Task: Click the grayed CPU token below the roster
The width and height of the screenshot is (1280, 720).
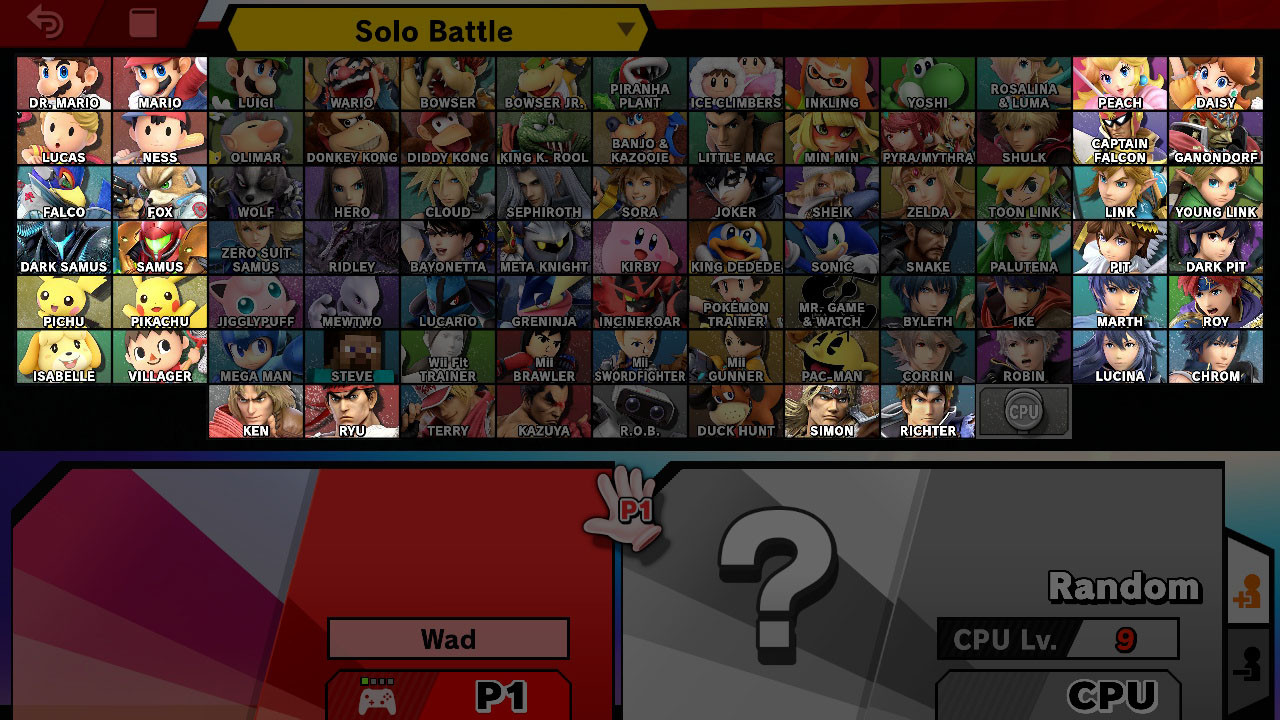Action: point(1023,409)
